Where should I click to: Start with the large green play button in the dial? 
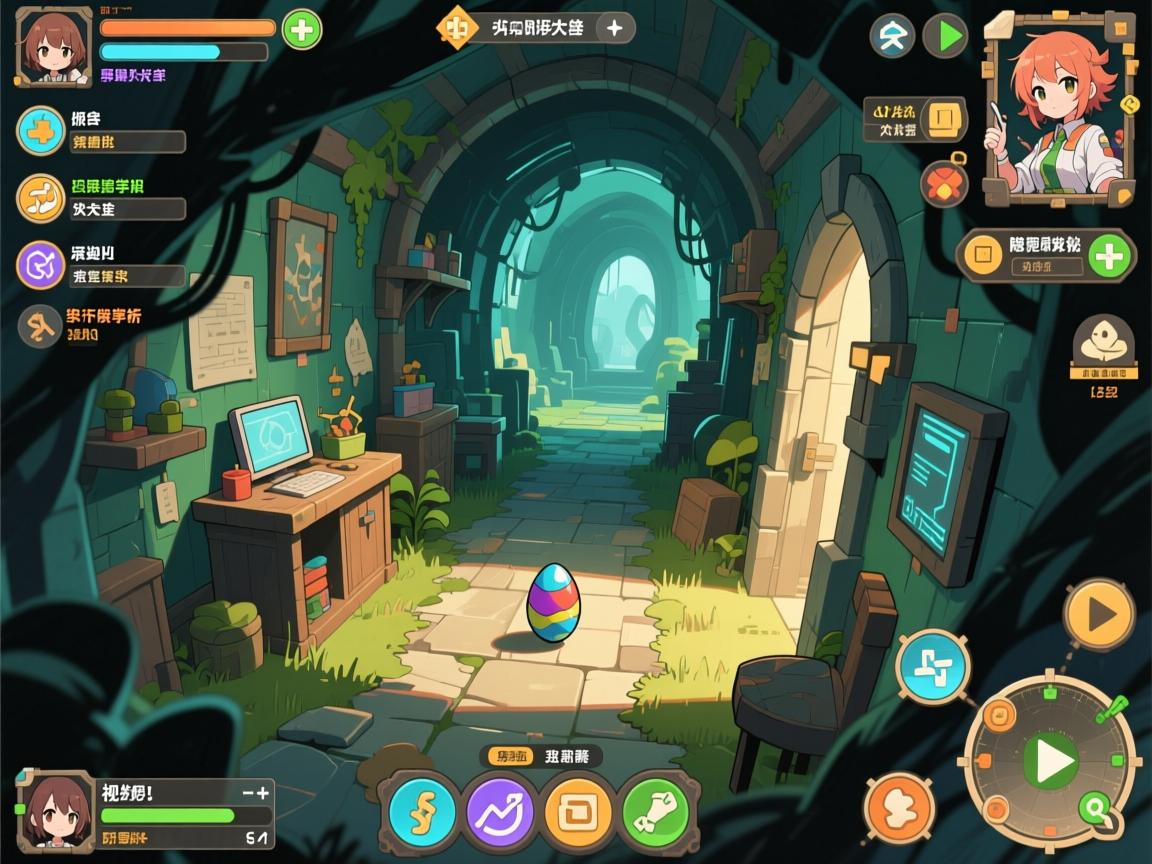click(1050, 762)
